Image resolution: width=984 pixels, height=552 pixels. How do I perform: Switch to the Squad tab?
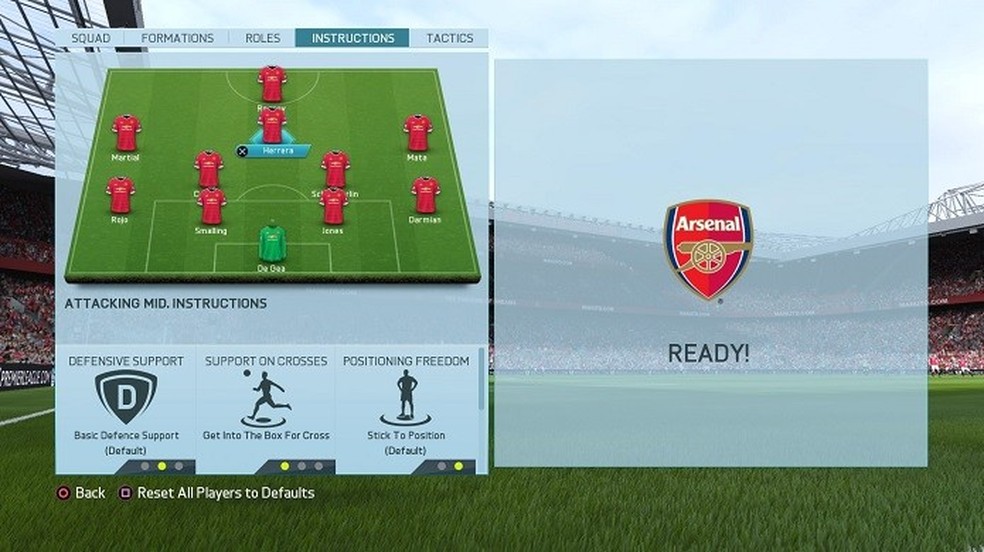pos(91,38)
